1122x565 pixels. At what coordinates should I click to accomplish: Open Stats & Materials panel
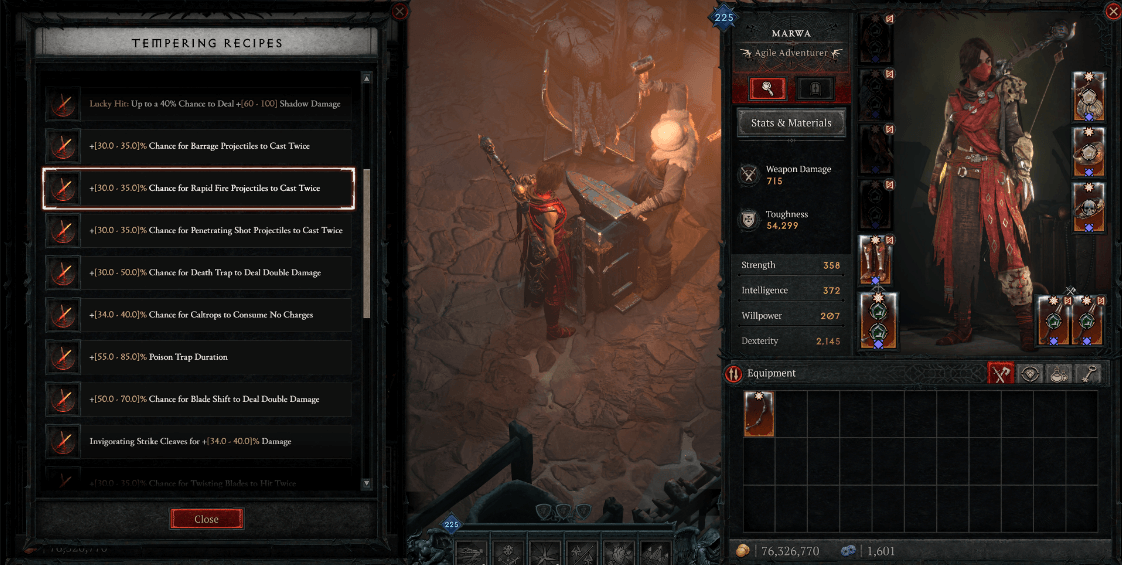[x=791, y=124]
